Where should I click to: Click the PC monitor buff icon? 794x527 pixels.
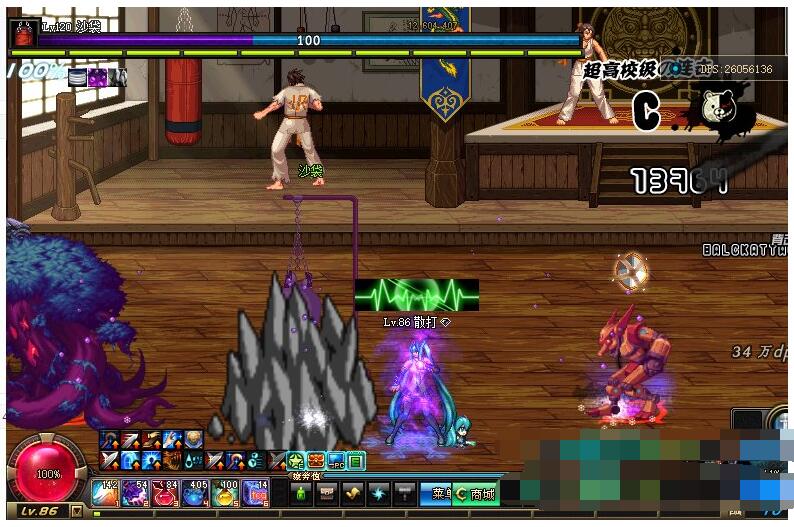(336, 461)
